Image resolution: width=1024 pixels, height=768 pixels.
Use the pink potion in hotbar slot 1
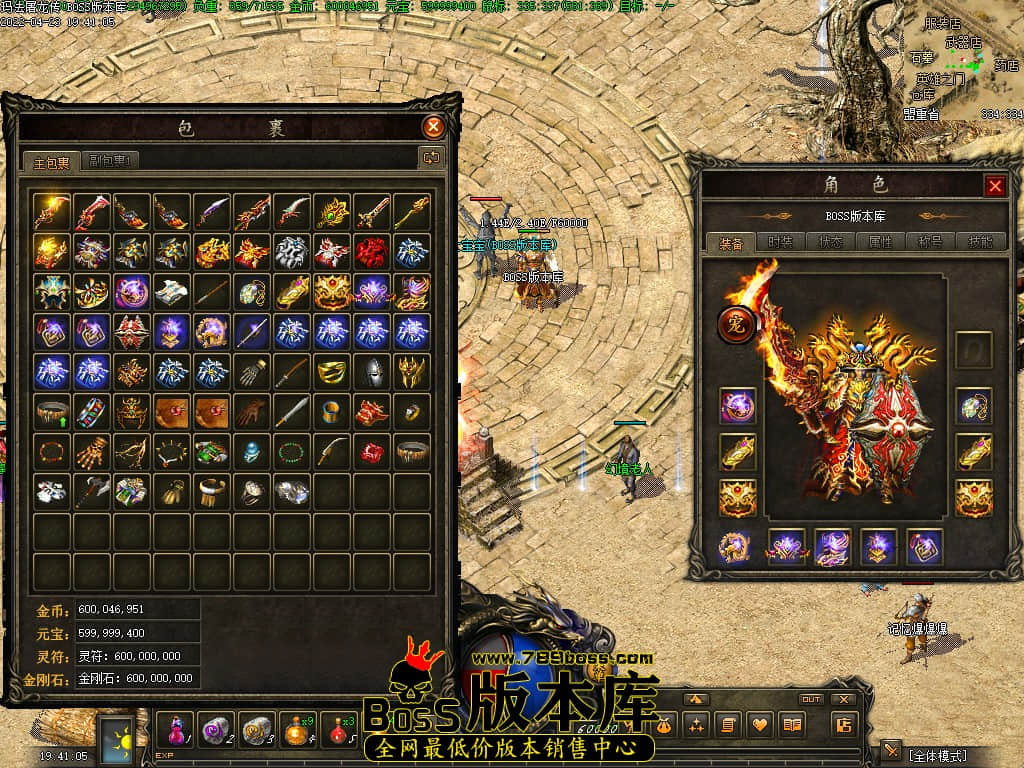pyautogui.click(x=173, y=728)
